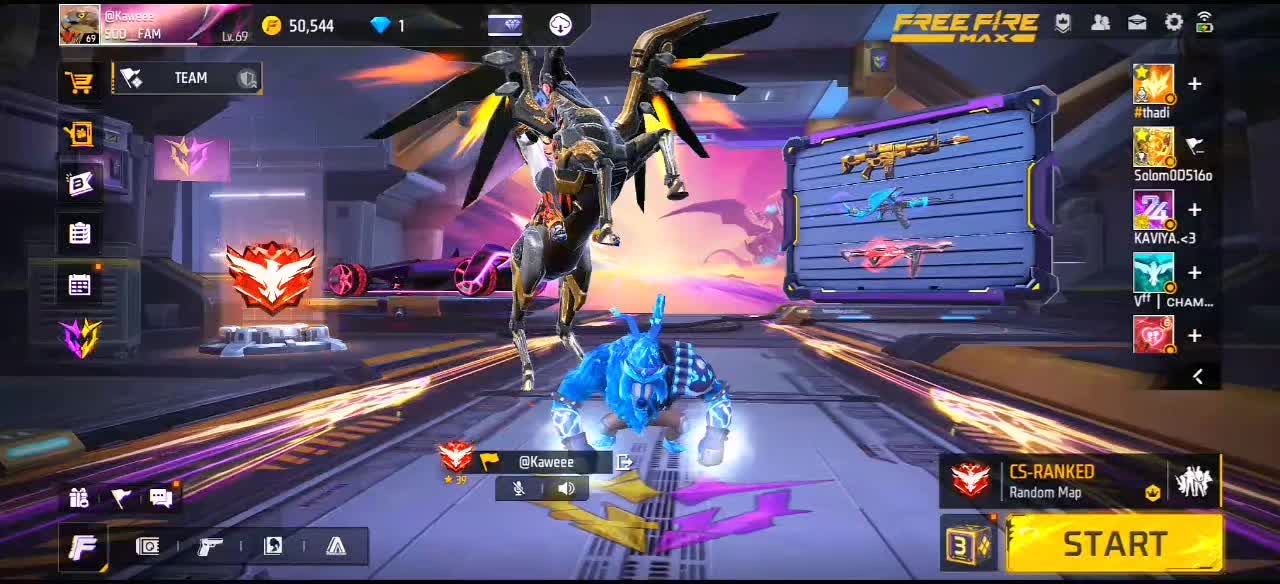
Task: Open the CS-RANKED mode selector
Action: 1052,481
